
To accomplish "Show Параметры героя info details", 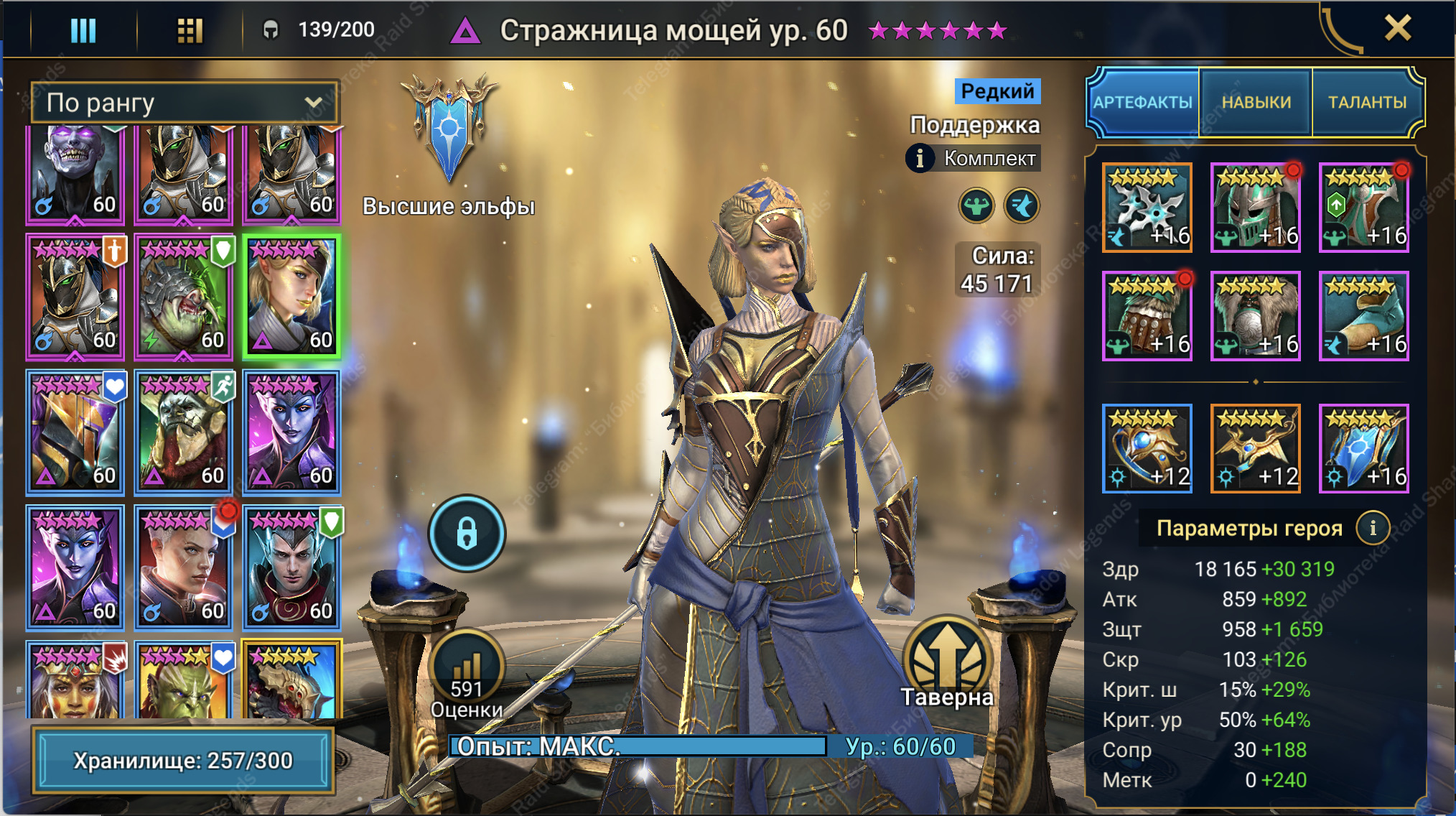I will click(1373, 528).
